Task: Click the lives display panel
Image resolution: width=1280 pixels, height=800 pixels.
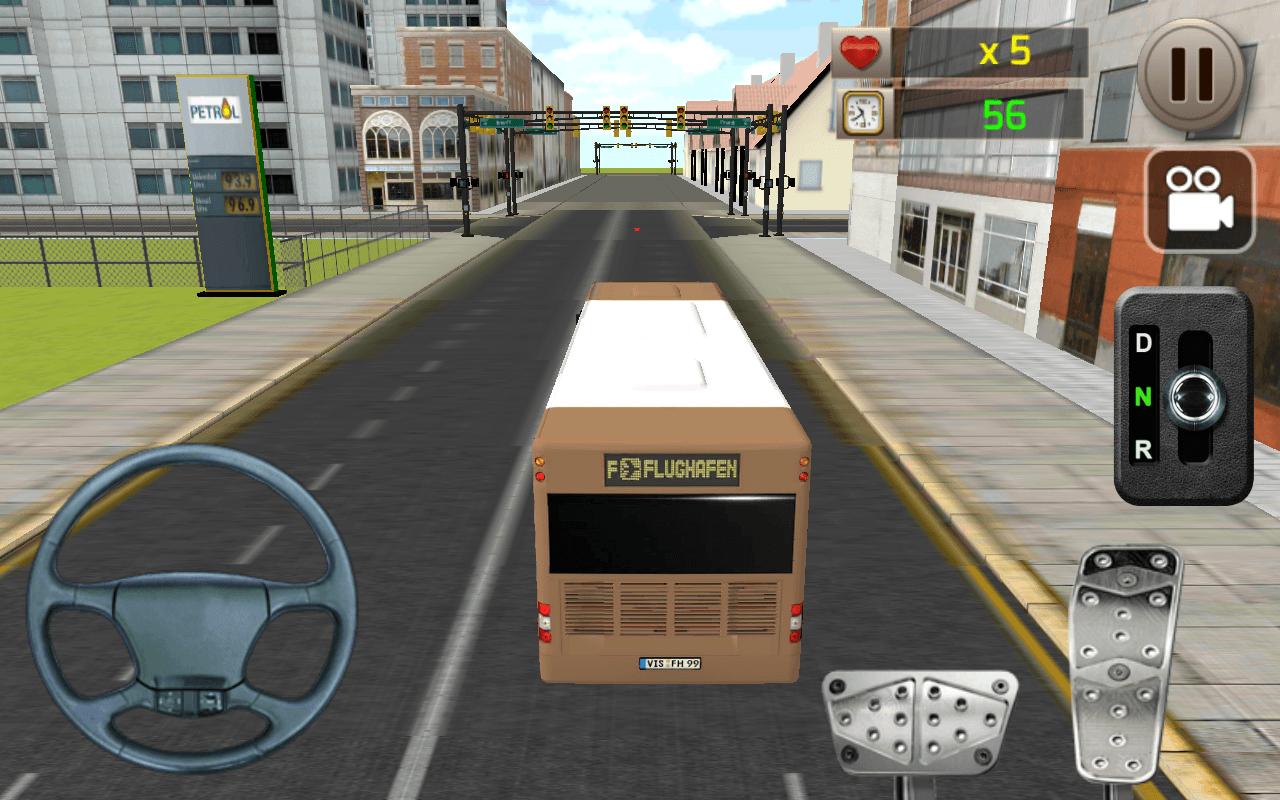Action: [960, 50]
